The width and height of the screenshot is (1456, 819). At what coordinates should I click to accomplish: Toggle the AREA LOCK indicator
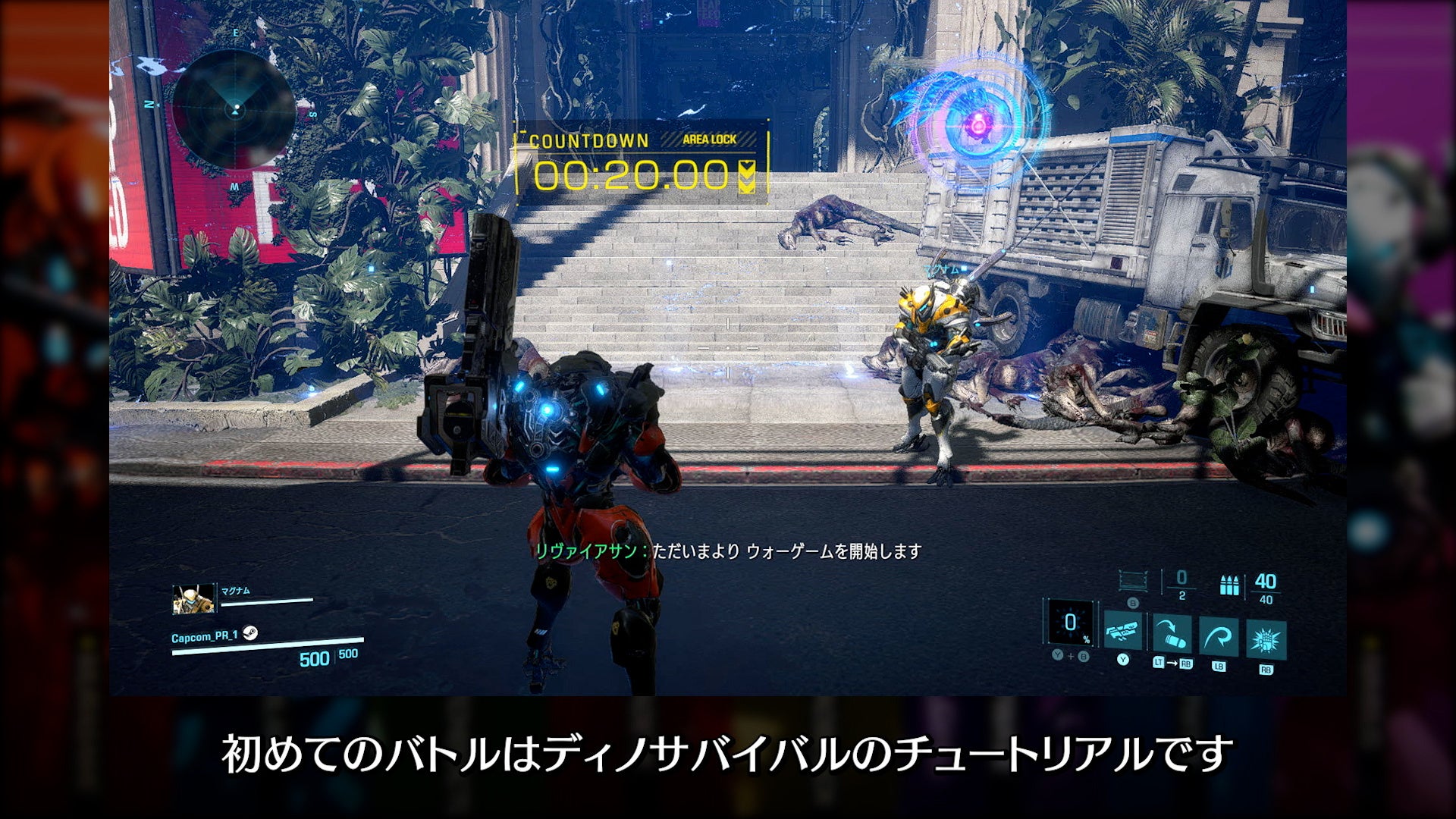tap(709, 140)
